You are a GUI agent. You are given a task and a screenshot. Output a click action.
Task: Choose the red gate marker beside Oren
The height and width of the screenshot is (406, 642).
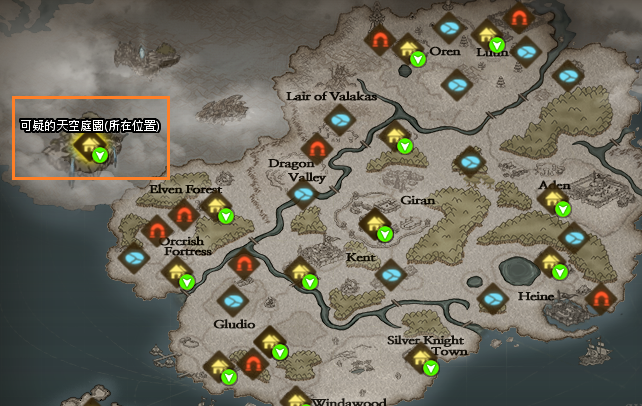tap(380, 40)
